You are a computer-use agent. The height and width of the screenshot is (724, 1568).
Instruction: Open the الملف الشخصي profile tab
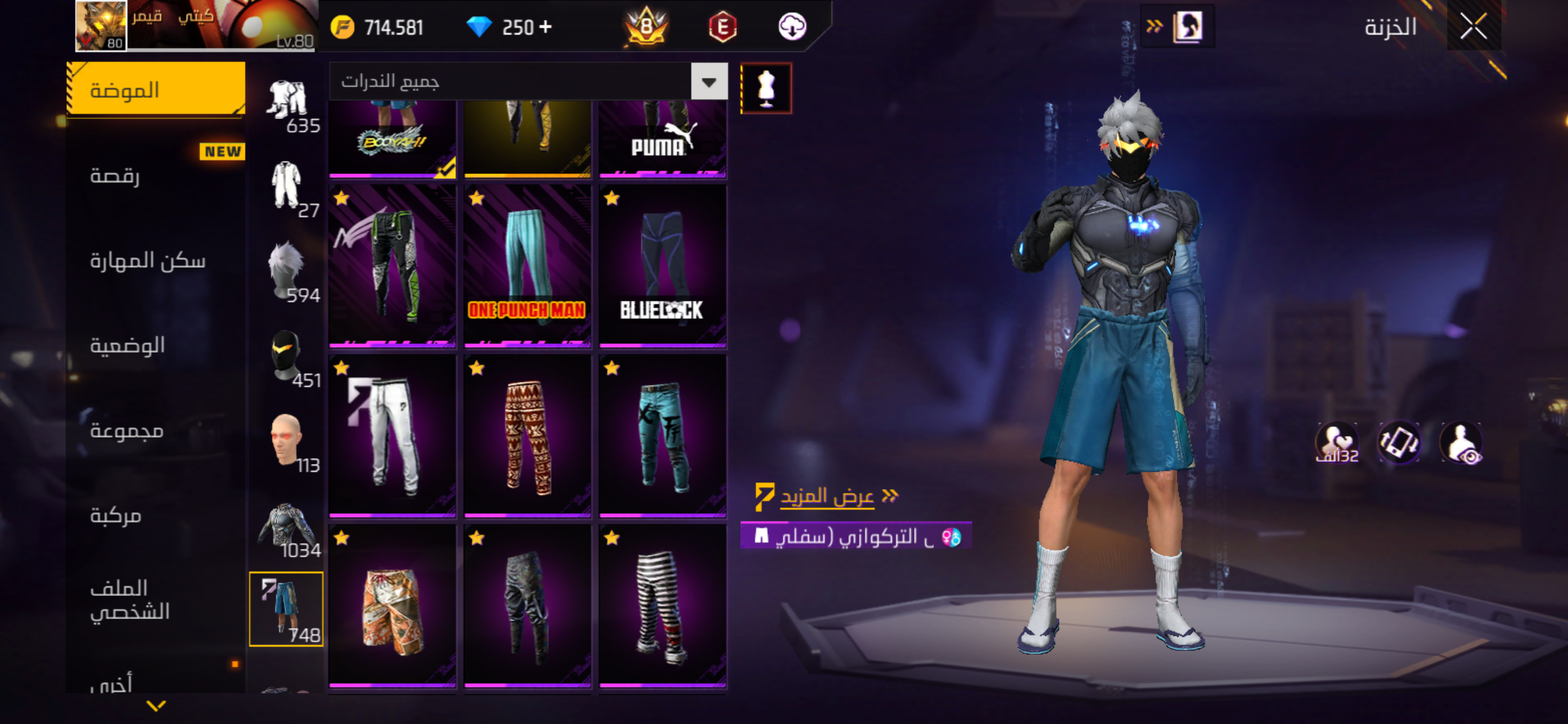coord(130,599)
